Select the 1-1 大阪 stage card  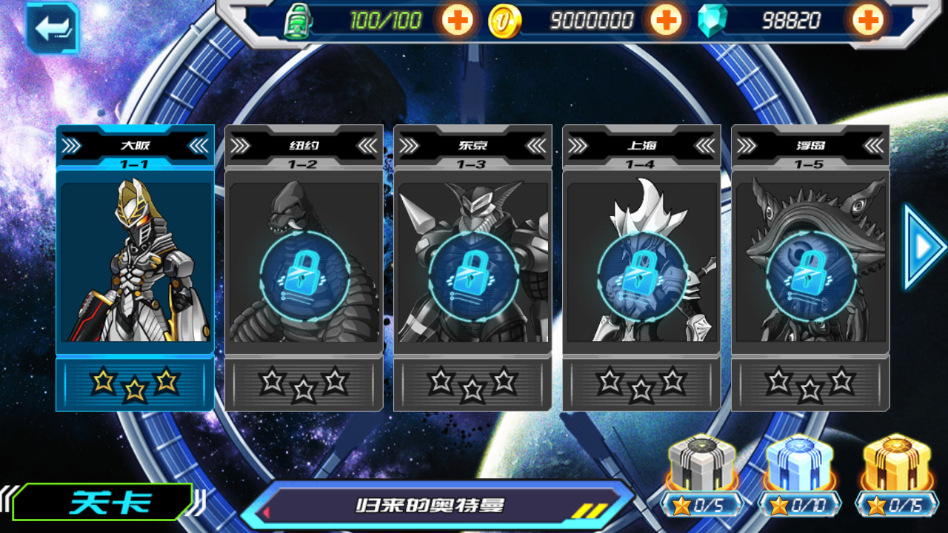pos(135,265)
